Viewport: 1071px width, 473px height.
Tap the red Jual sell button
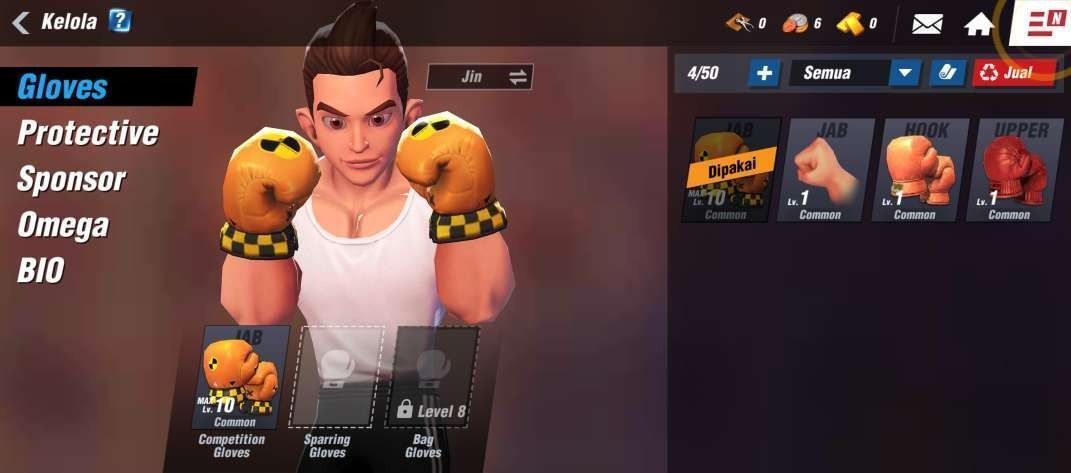click(1013, 73)
